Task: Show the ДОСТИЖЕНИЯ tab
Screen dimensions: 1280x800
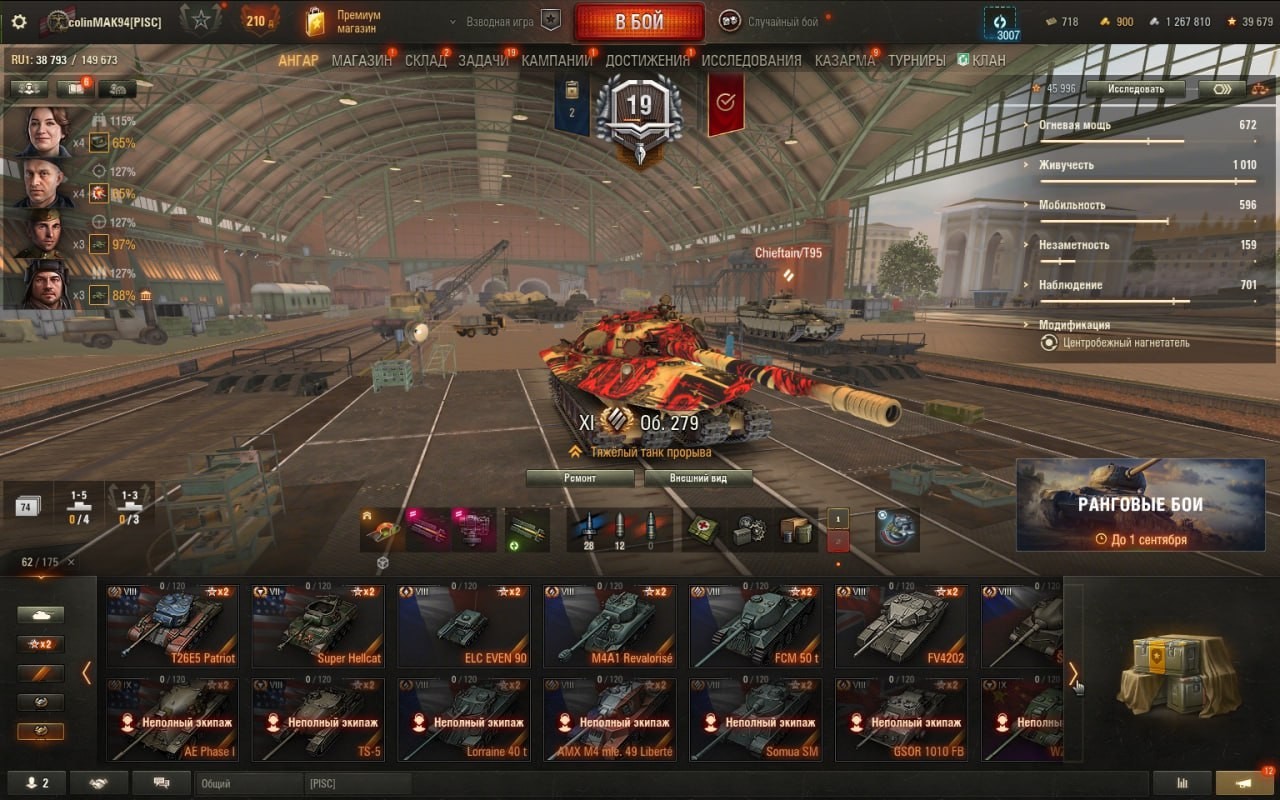Action: [x=647, y=60]
